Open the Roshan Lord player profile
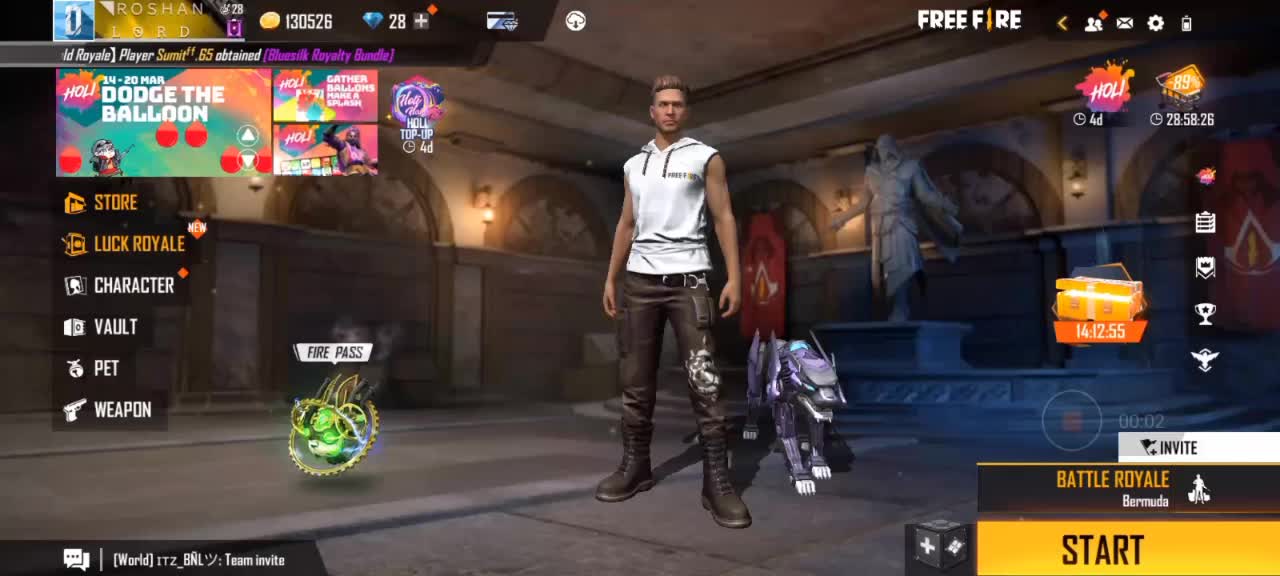The image size is (1280, 576). [150, 20]
